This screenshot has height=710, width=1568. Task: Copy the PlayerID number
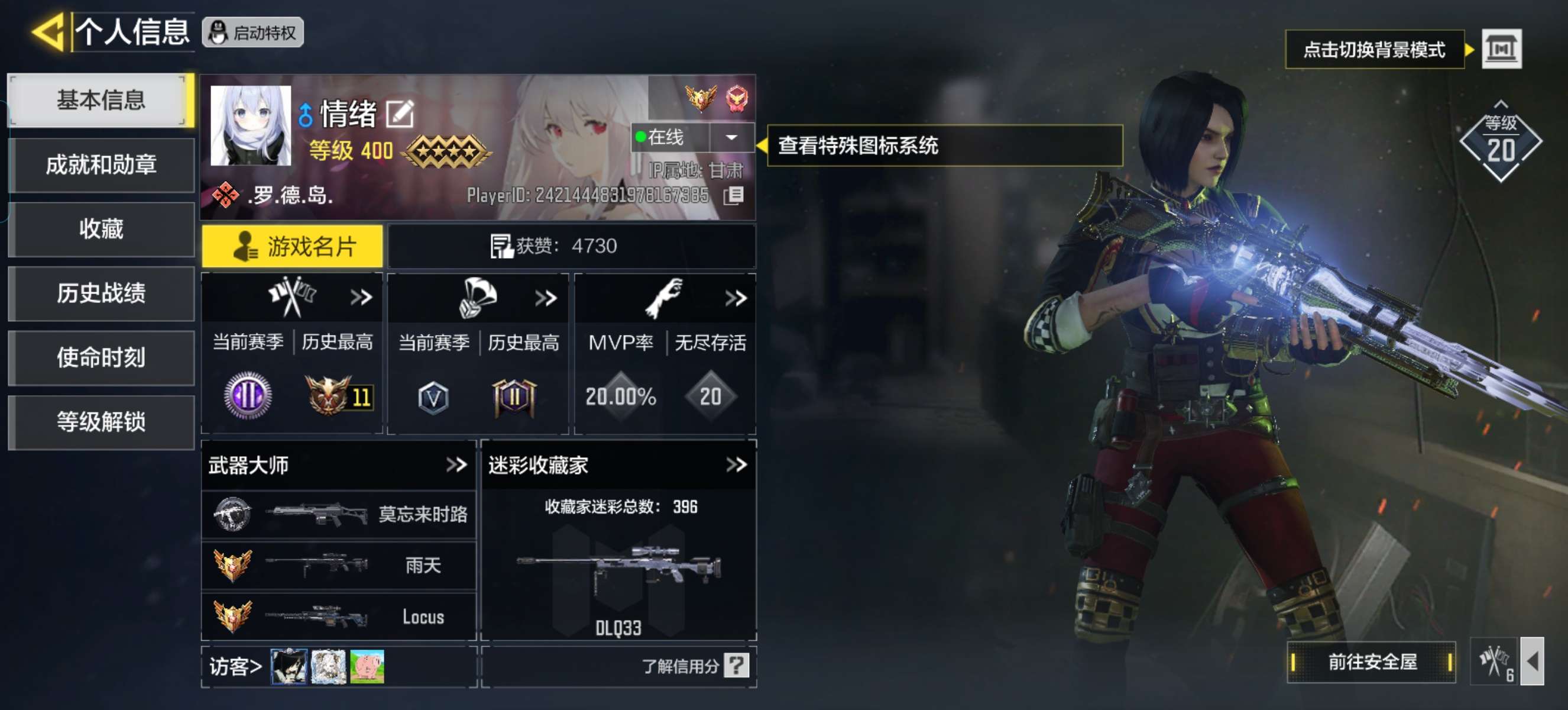pyautogui.click(x=734, y=195)
